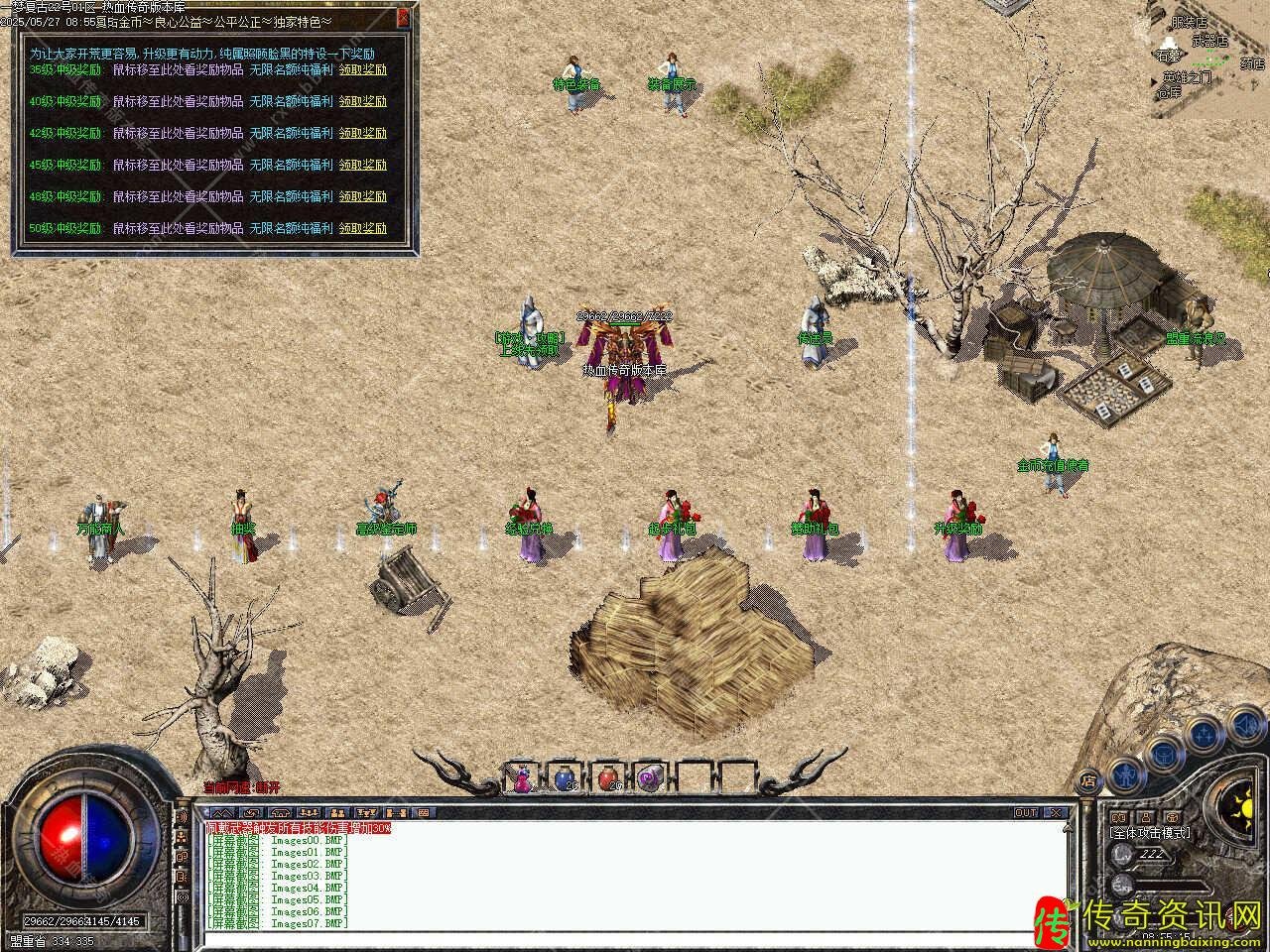Open the 店 shop button
Screen dimensions: 1270x952
[1087, 779]
